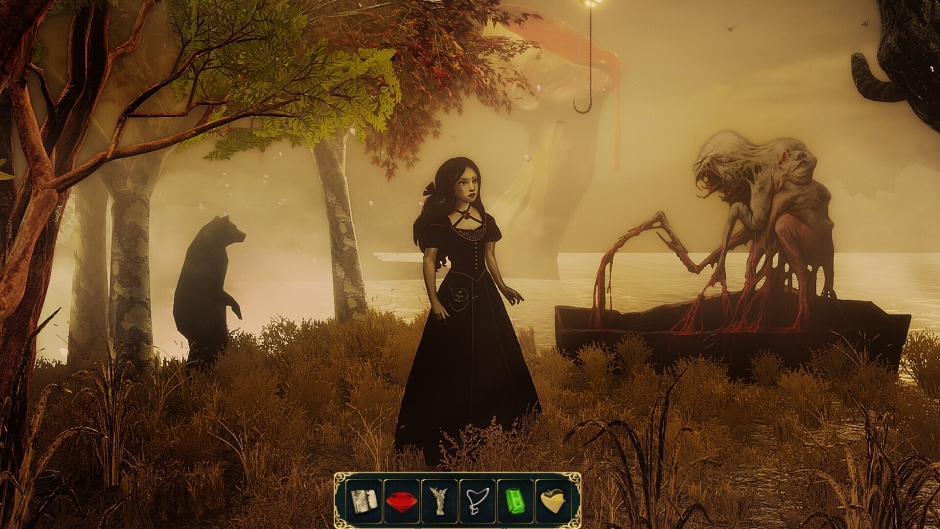Click the green emerald inventory item
The image size is (940, 529).
[x=515, y=500]
